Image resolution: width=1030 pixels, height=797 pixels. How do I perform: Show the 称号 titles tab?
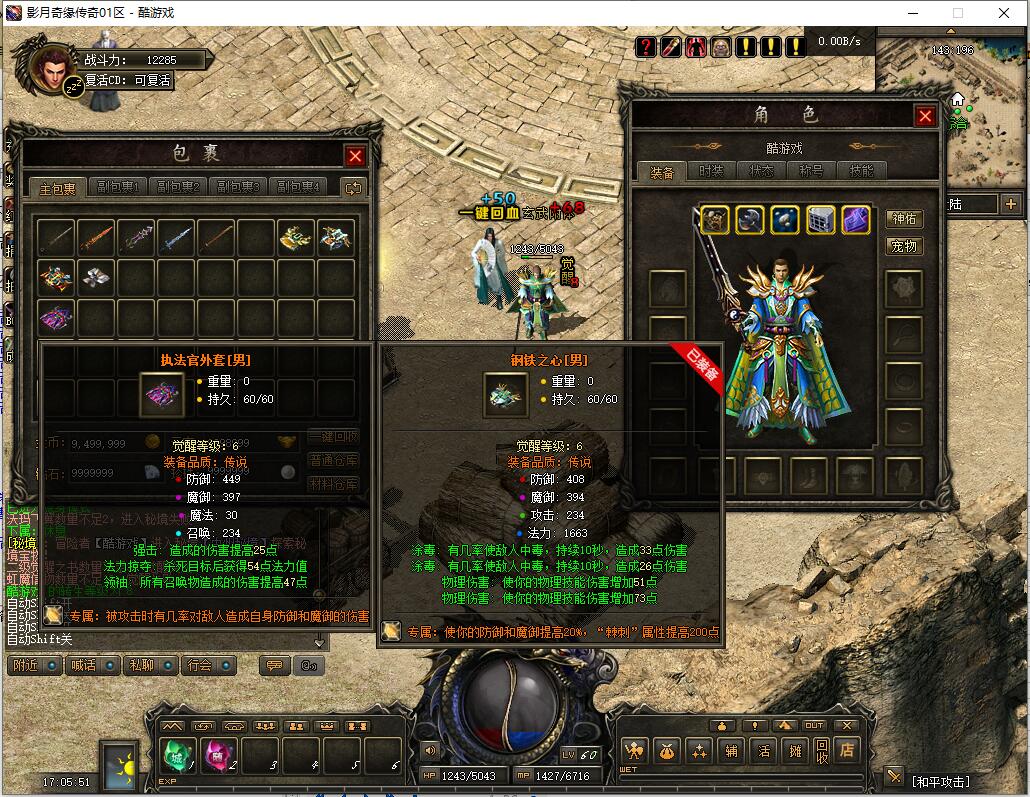coord(811,171)
